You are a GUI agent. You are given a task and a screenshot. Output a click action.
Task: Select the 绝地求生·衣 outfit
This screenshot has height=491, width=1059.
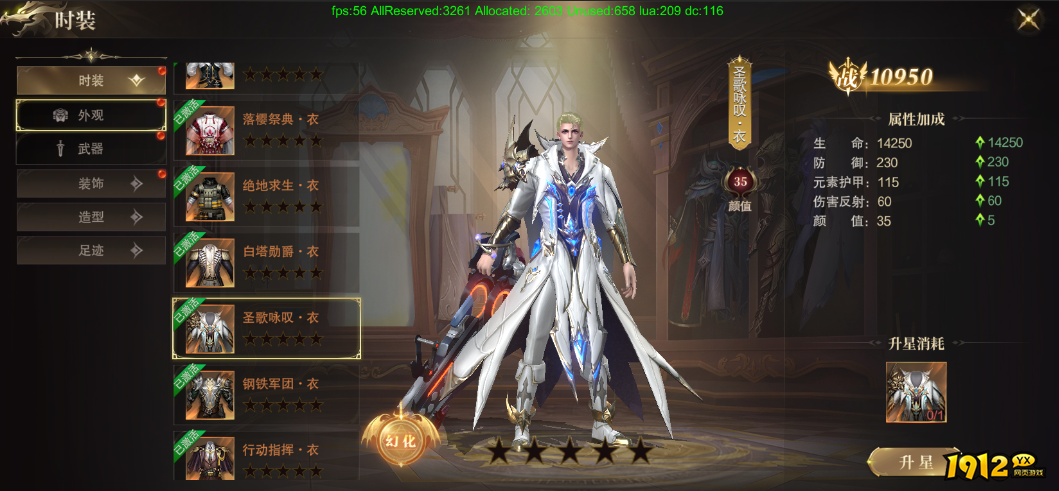(x=266, y=194)
